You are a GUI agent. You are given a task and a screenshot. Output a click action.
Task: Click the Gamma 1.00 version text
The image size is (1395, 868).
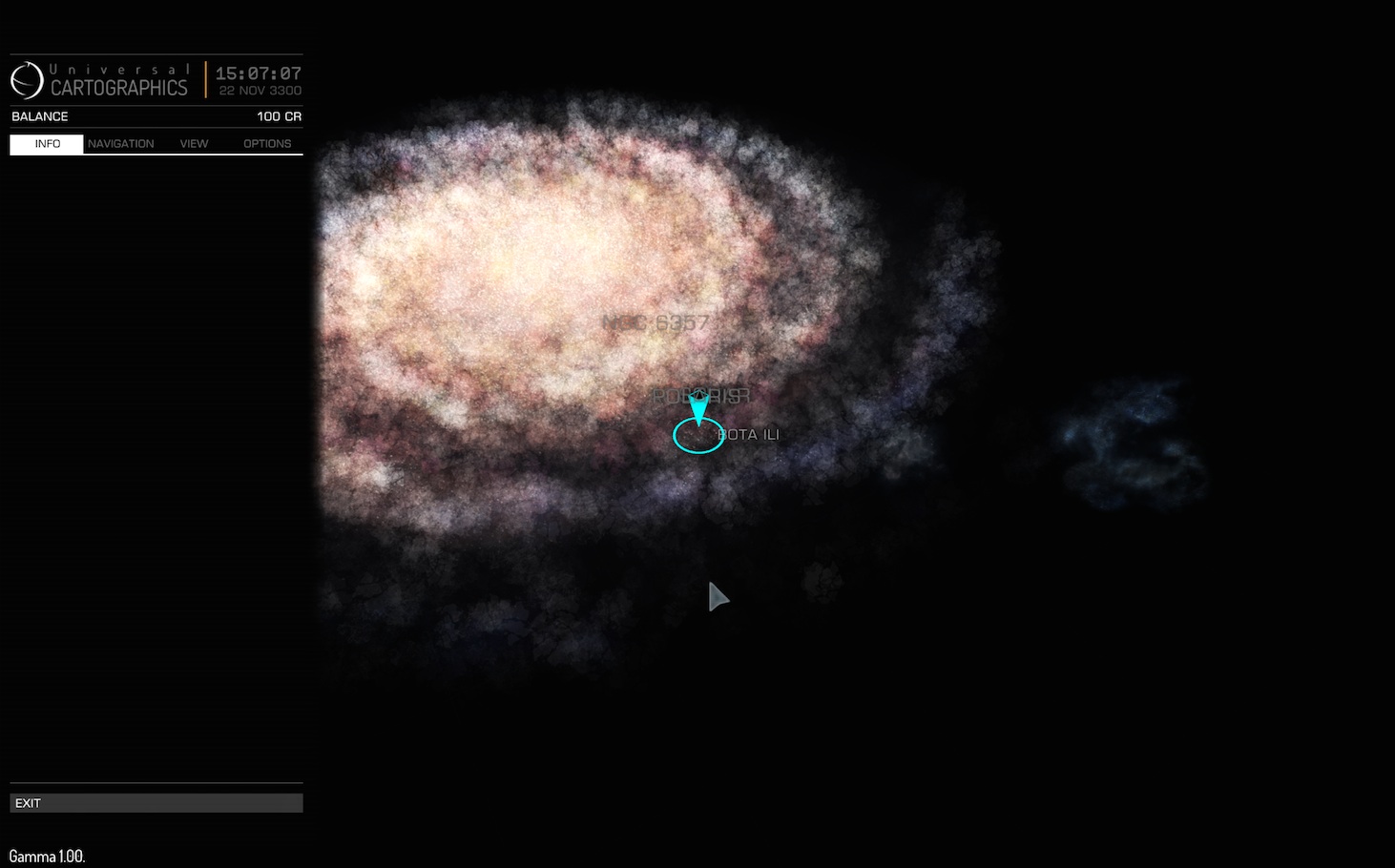(45, 856)
